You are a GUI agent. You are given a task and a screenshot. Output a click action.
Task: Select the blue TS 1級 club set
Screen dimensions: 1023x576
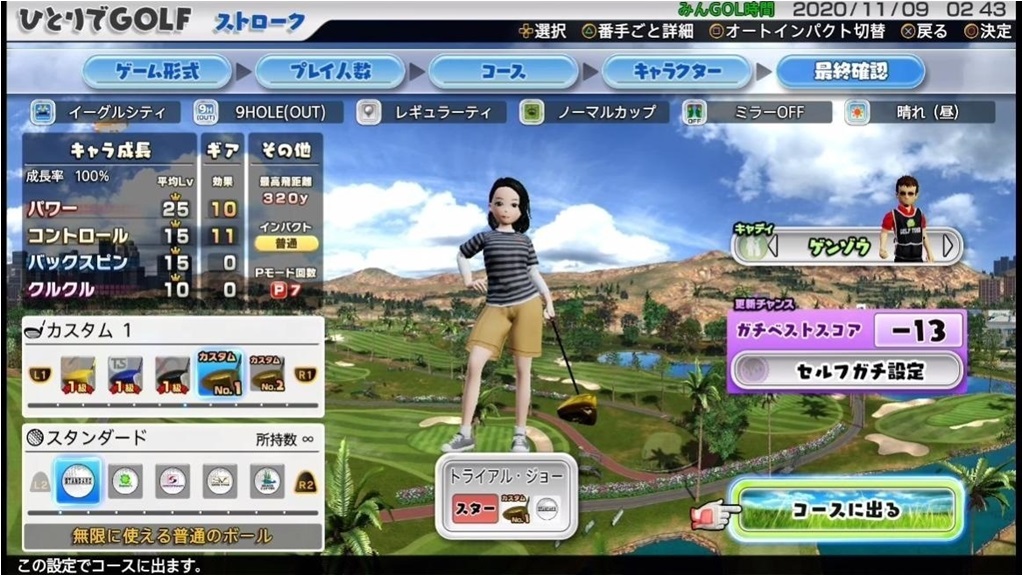[125, 373]
